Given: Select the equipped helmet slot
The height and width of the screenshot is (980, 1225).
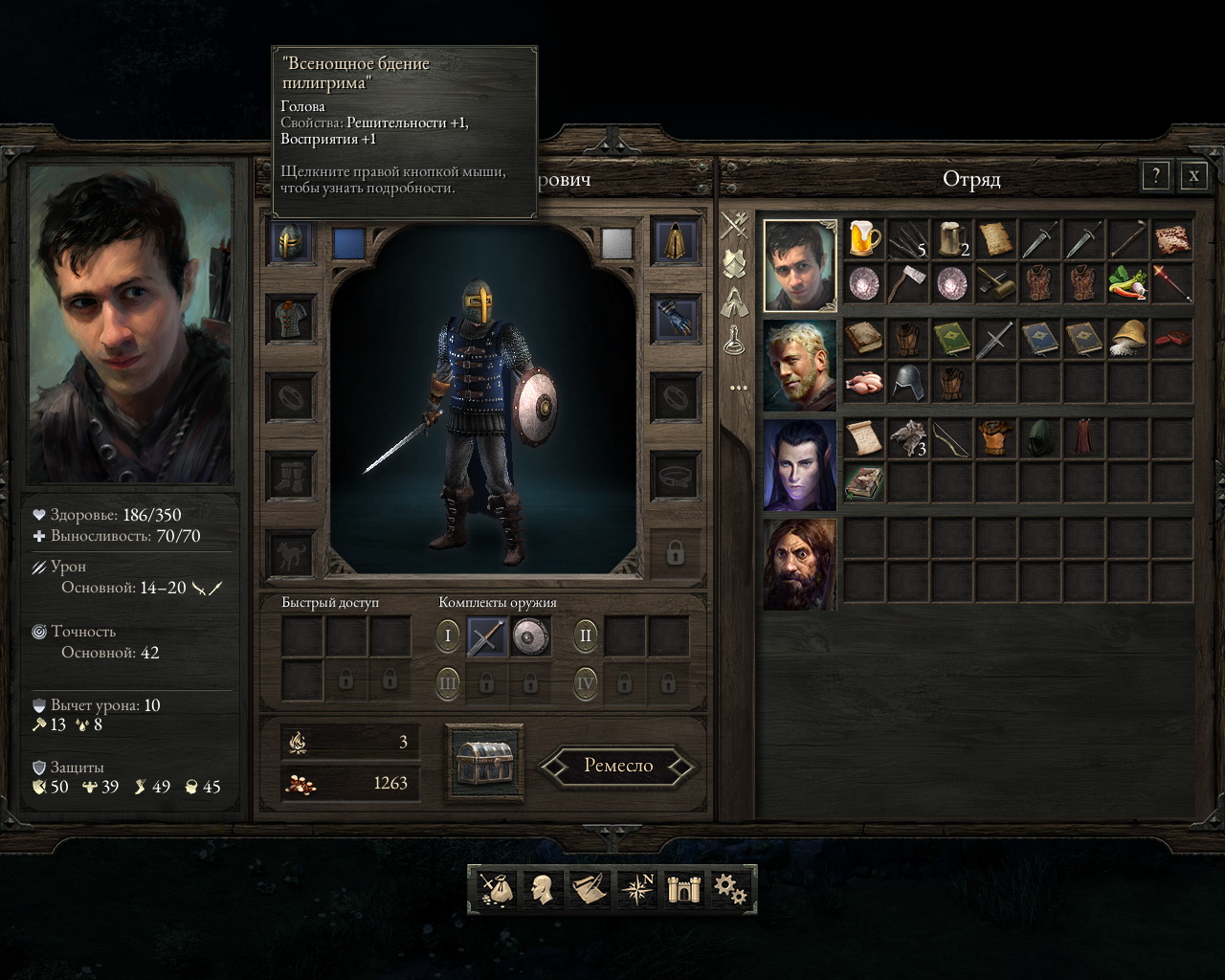Looking at the screenshot, I should click(292, 243).
